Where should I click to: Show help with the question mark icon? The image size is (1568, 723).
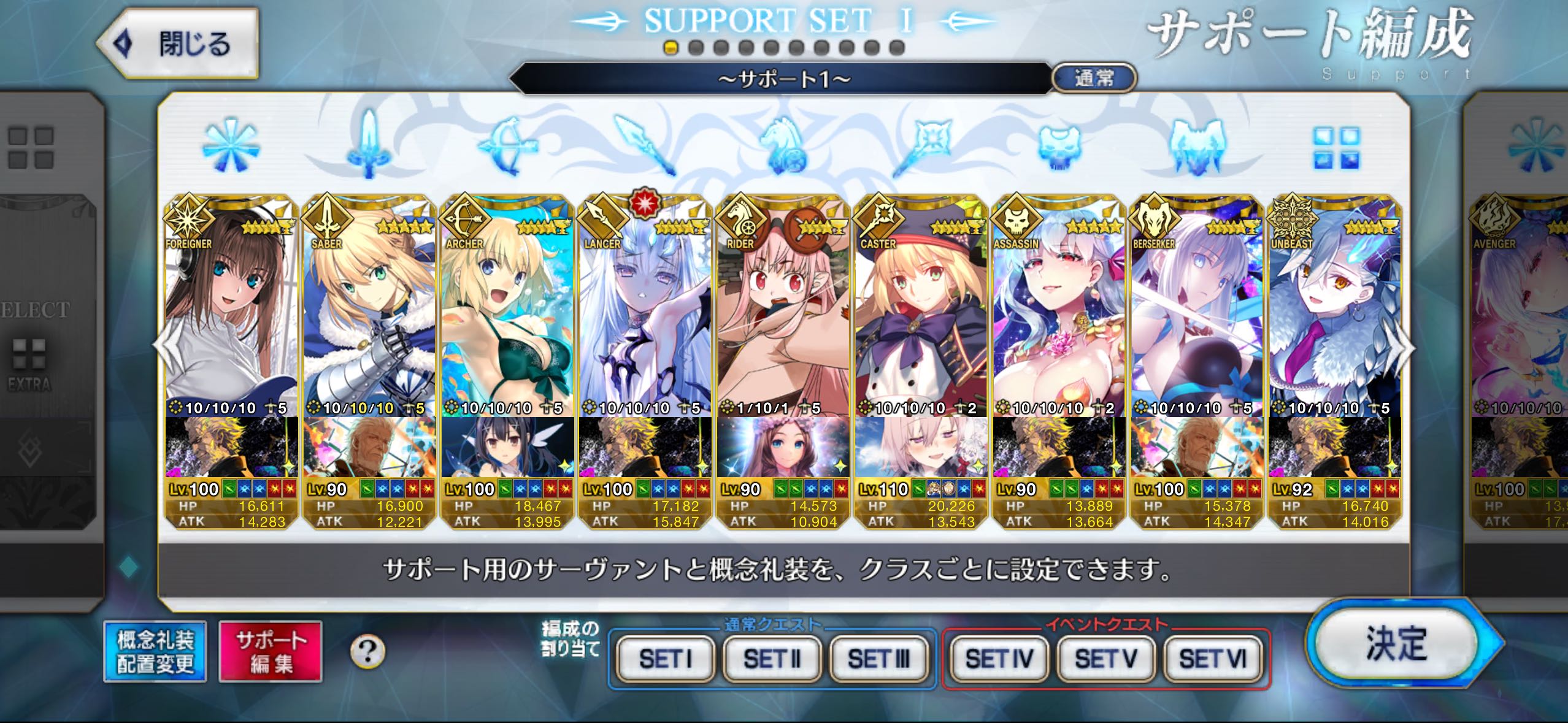point(367,651)
